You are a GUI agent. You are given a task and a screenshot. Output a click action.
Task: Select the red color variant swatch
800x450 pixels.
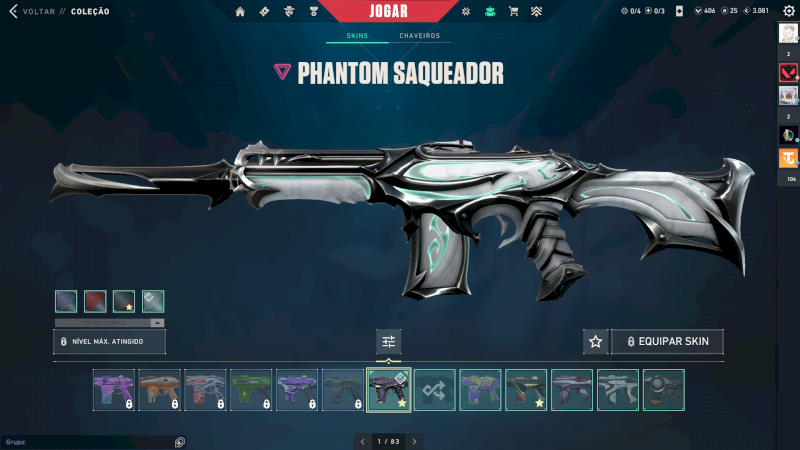[95, 301]
